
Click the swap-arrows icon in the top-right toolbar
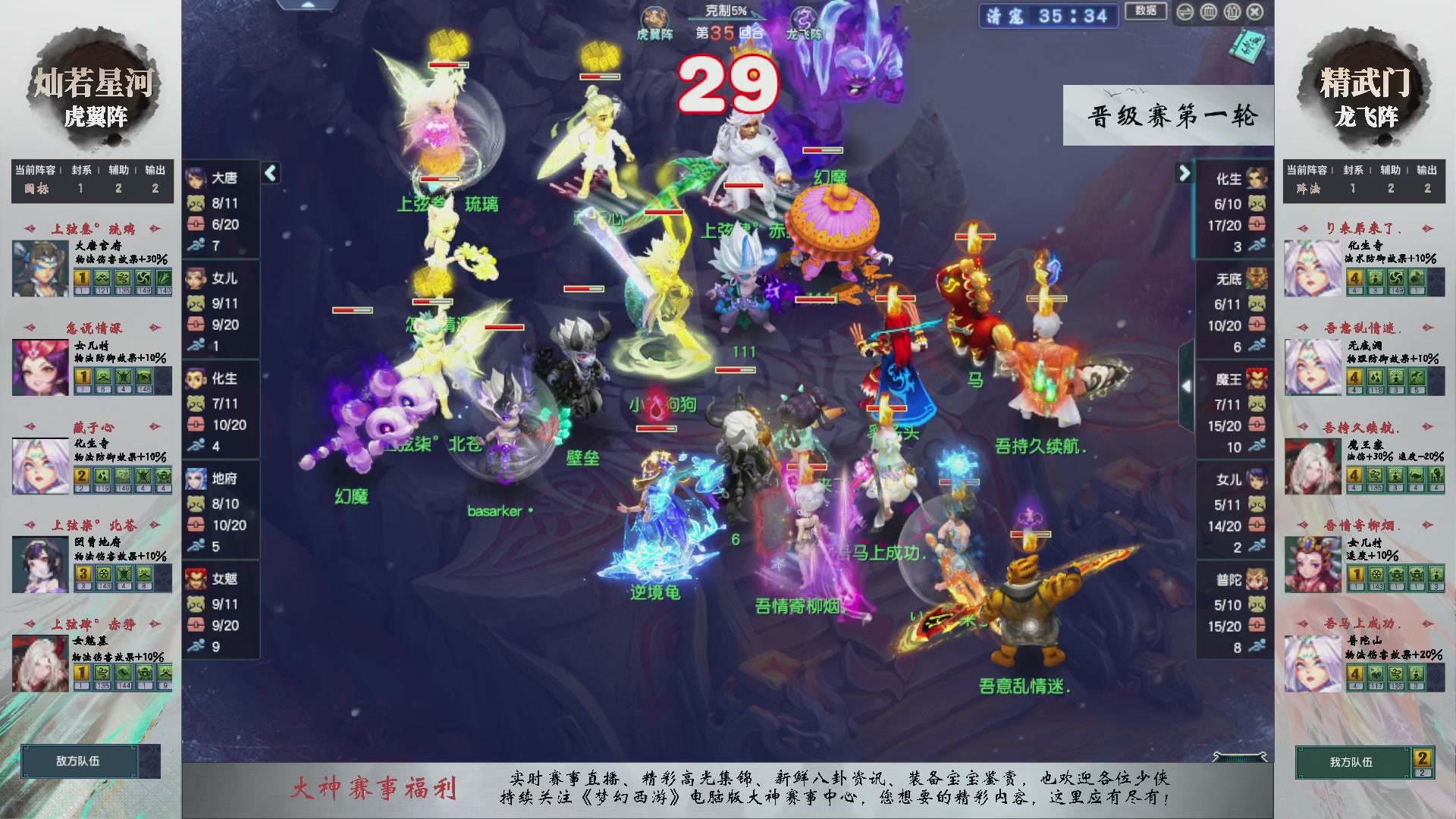coord(1185,11)
